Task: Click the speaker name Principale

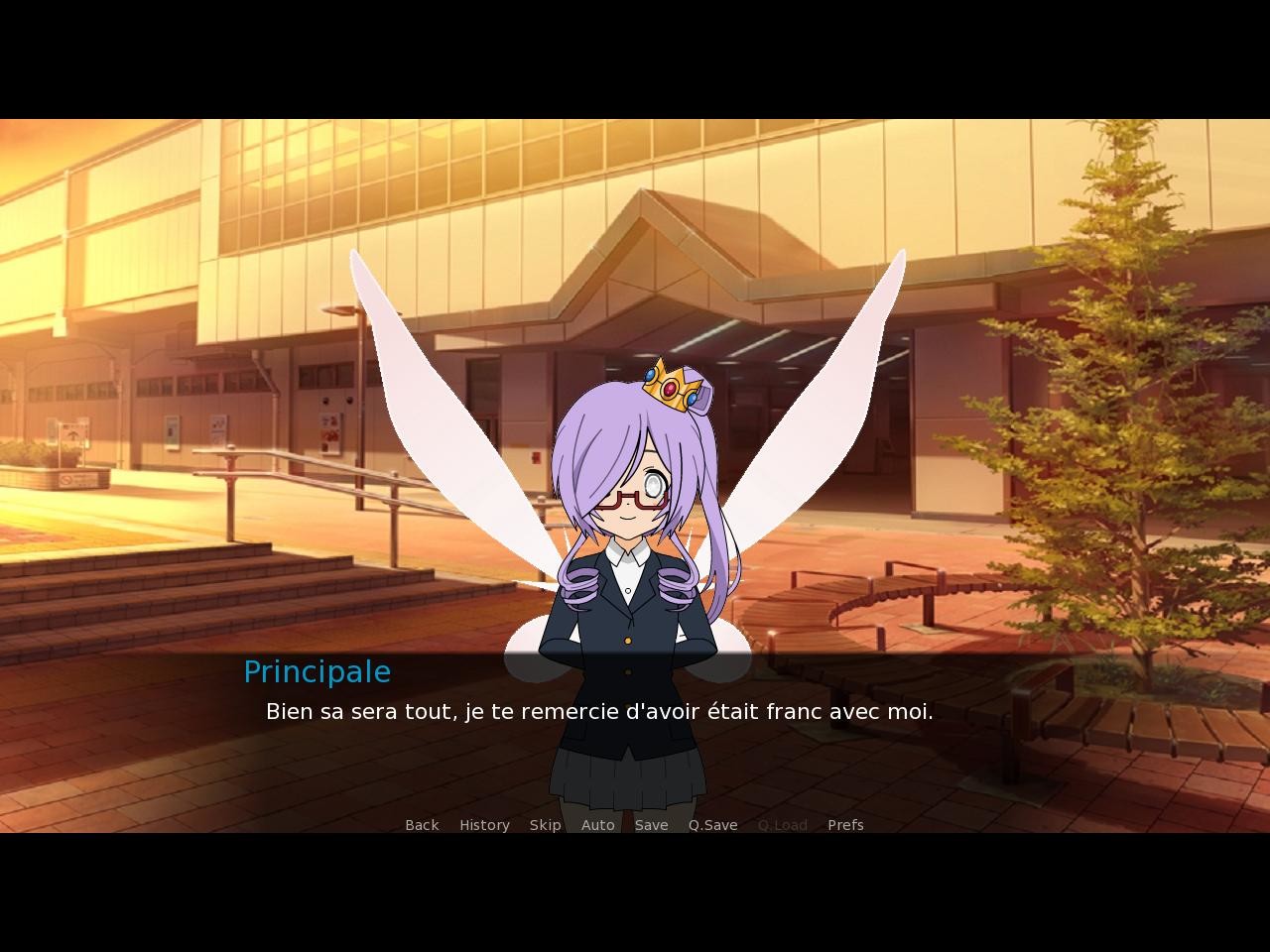Action: (317, 671)
